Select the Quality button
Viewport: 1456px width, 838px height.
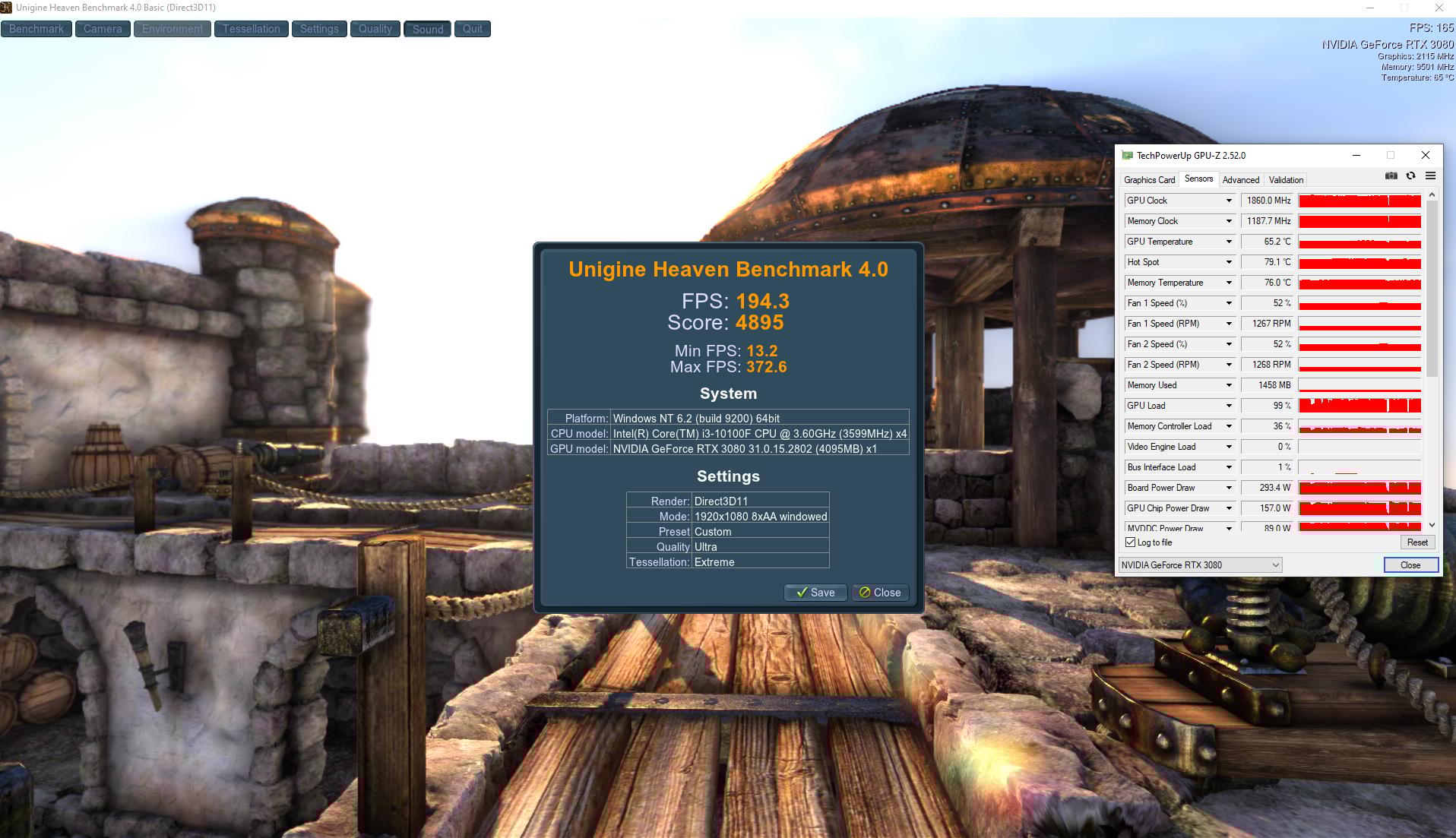point(375,29)
